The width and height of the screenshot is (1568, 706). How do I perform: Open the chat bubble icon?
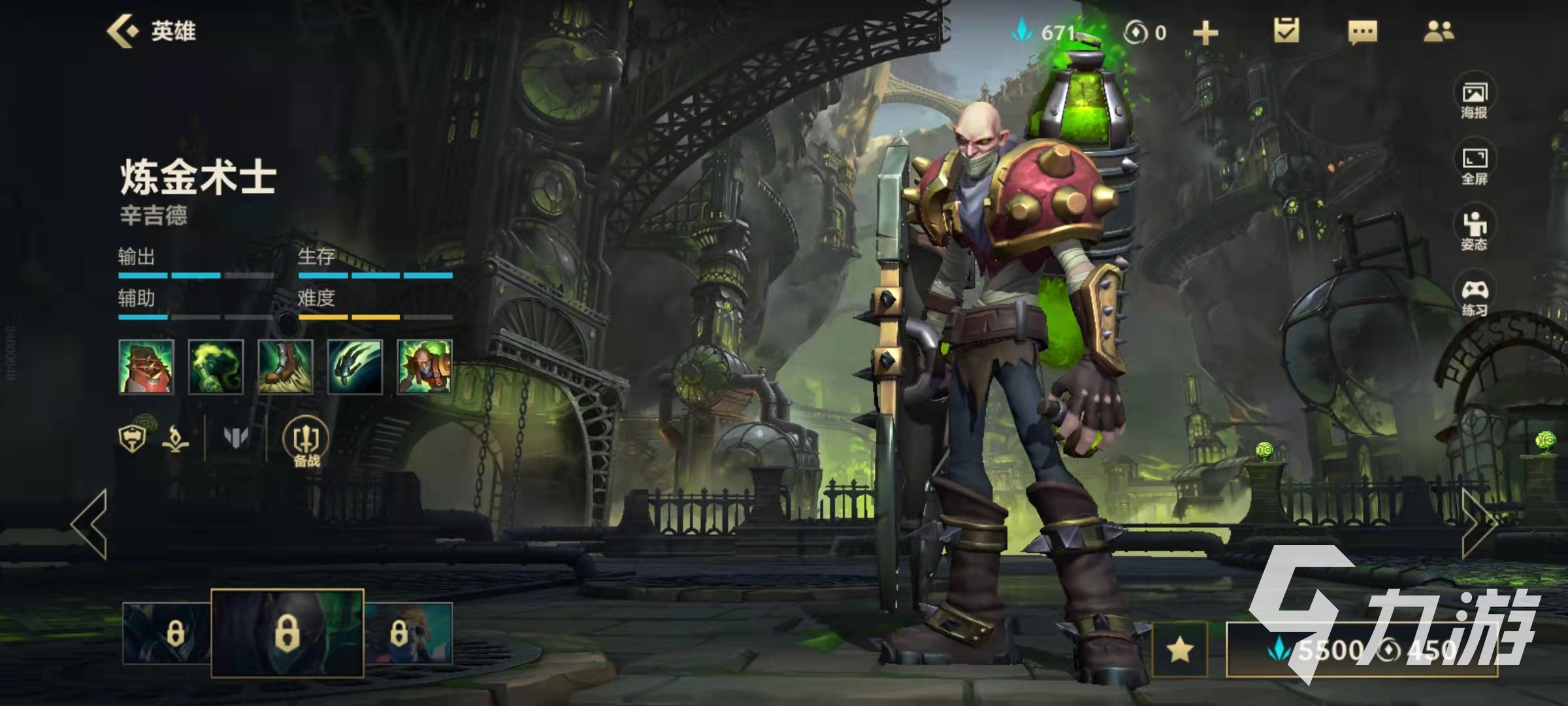(x=1362, y=31)
